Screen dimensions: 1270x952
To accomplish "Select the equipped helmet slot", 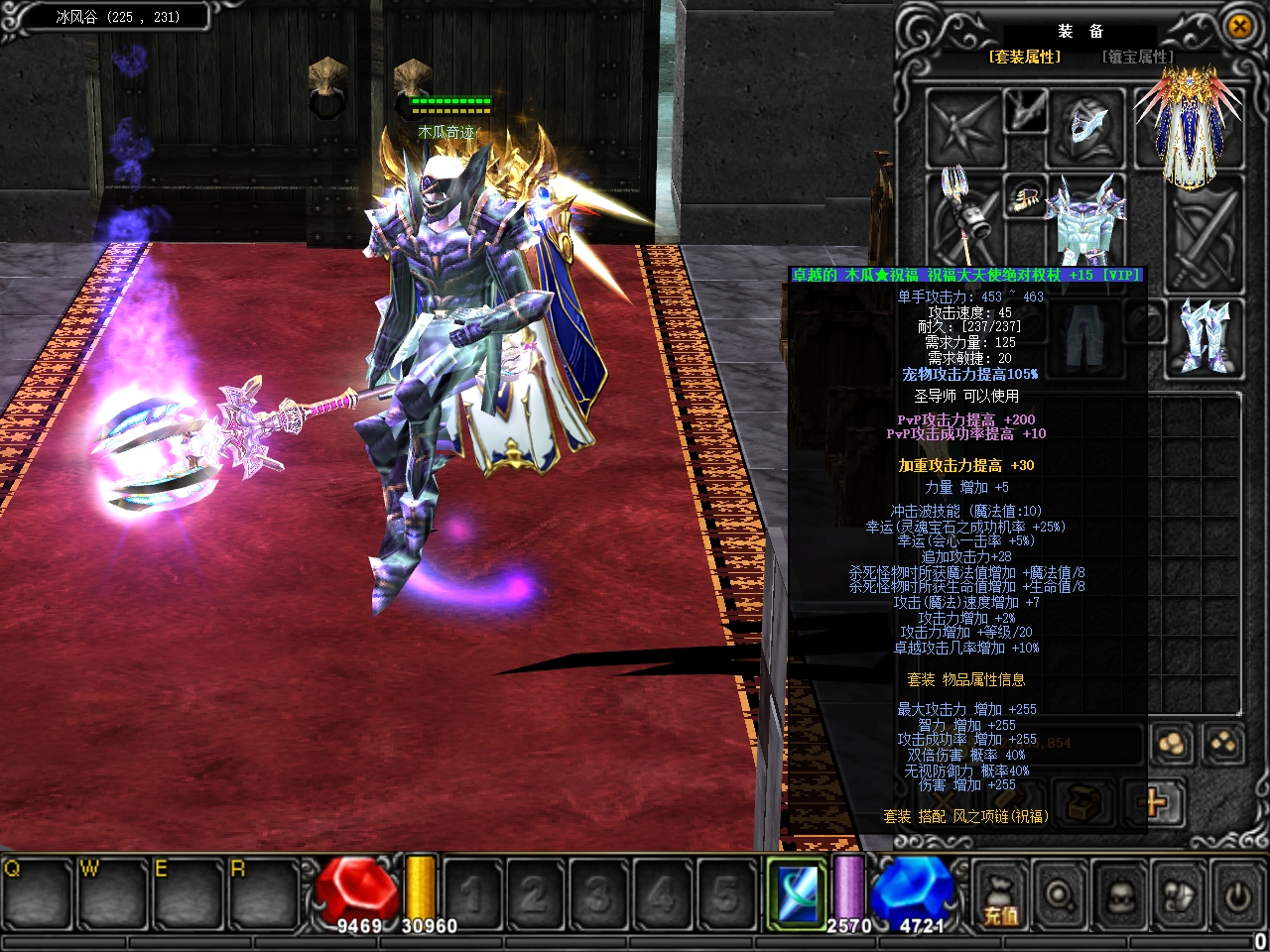I will click(1088, 126).
